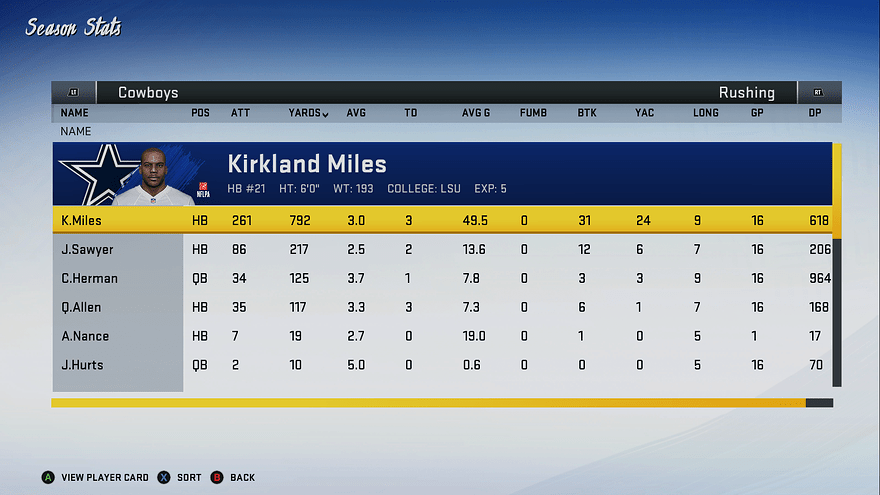Sort by the AVG column header
880x495 pixels.
pyautogui.click(x=356, y=113)
